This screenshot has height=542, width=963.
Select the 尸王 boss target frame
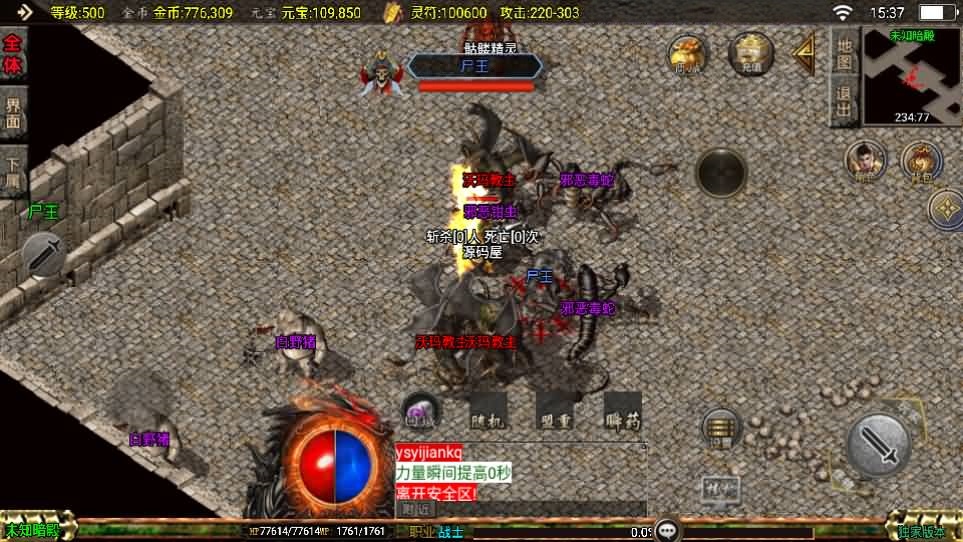[474, 67]
